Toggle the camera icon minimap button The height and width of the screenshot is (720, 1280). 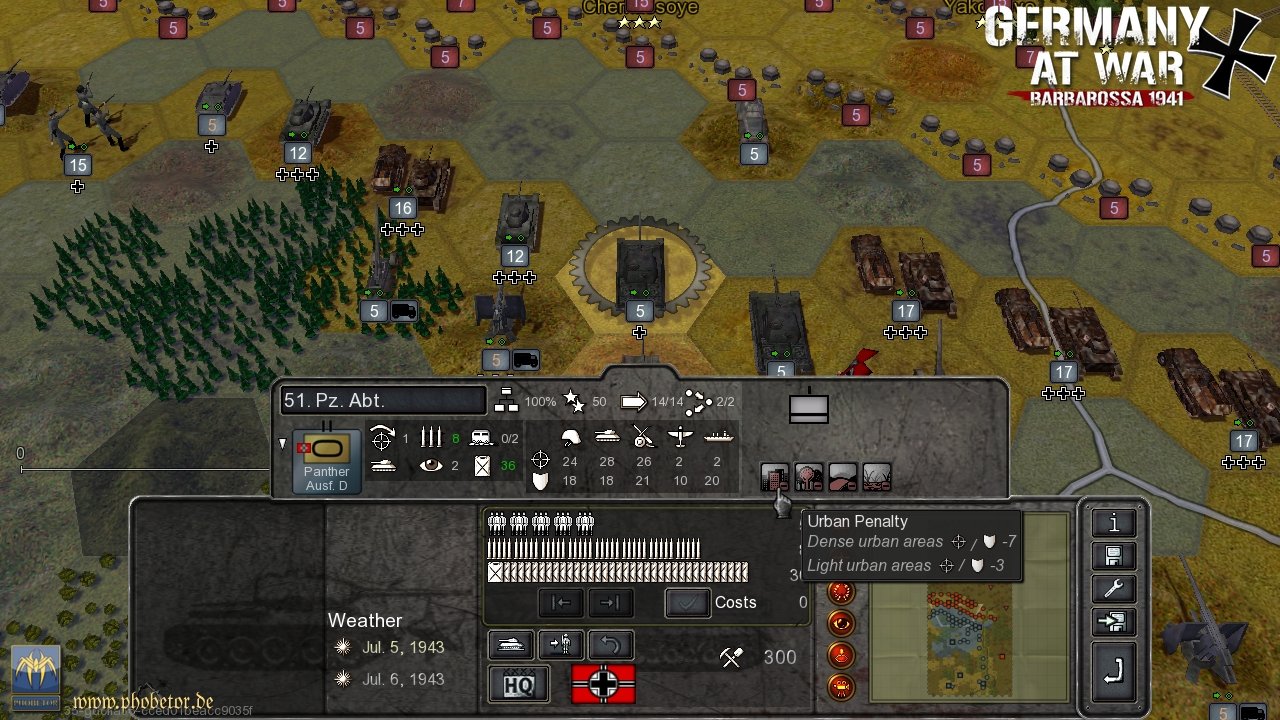(x=841, y=687)
